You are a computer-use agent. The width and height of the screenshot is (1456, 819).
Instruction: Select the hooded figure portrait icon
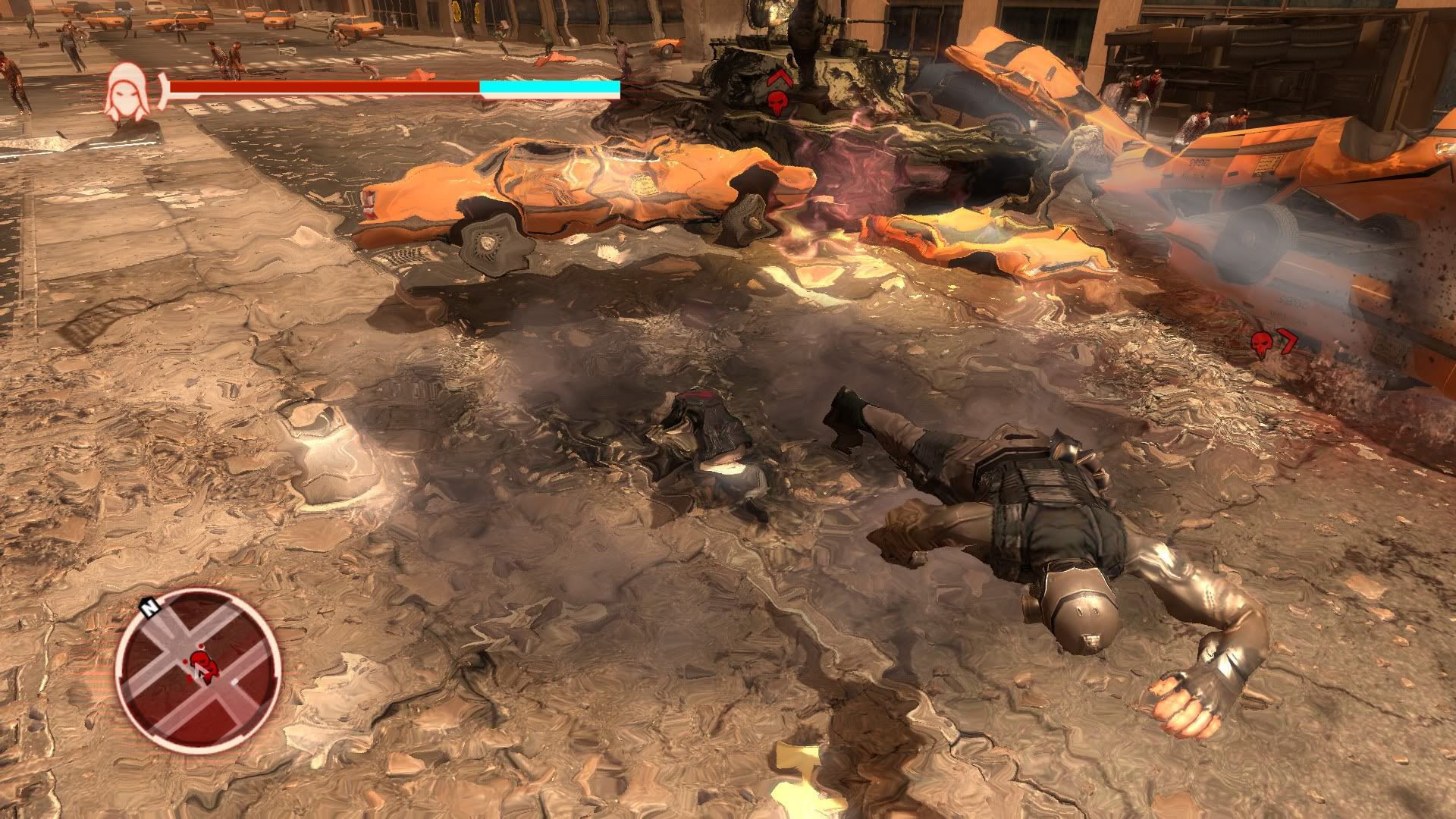pos(126,92)
